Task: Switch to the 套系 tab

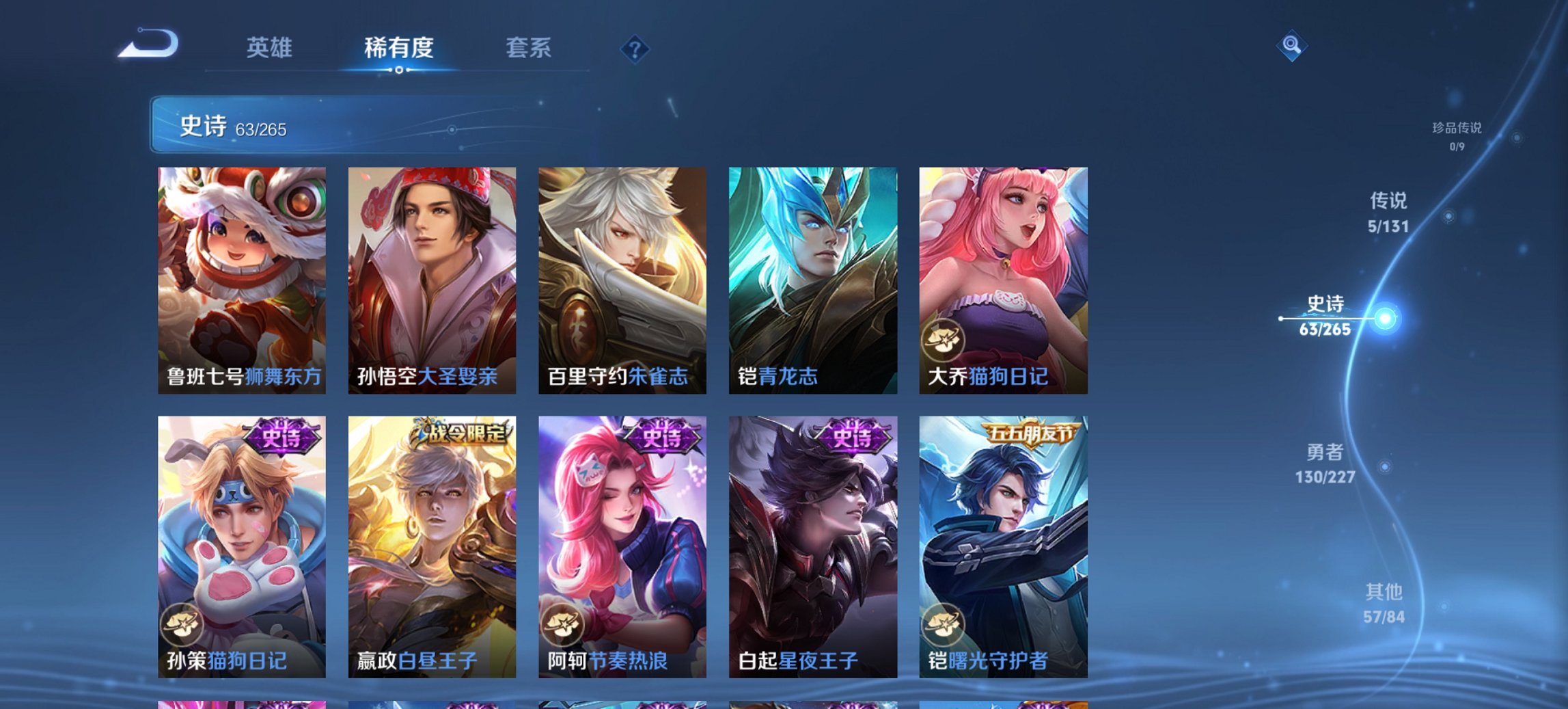Action: pyautogui.click(x=528, y=48)
